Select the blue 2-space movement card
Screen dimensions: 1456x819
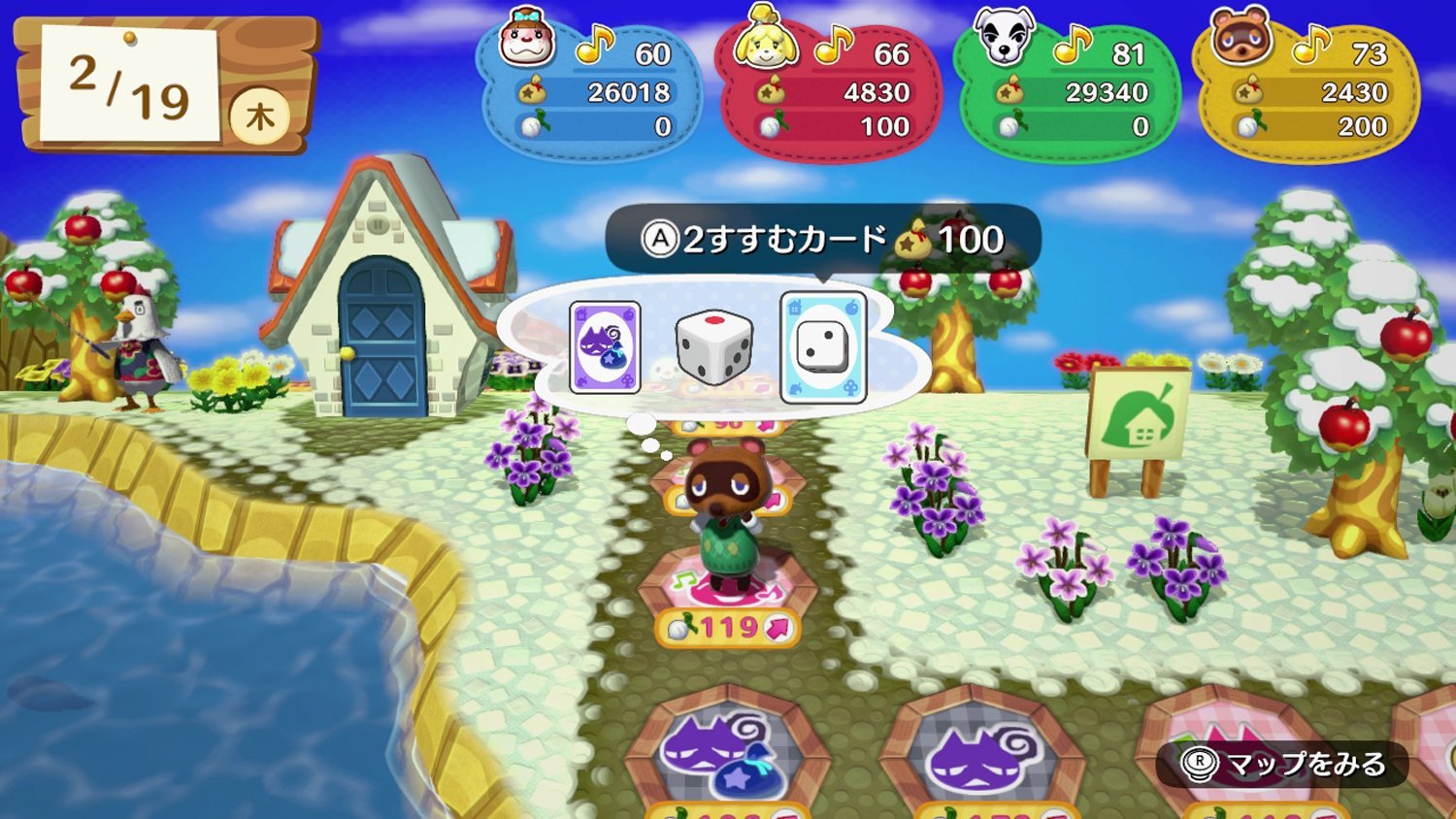click(823, 344)
